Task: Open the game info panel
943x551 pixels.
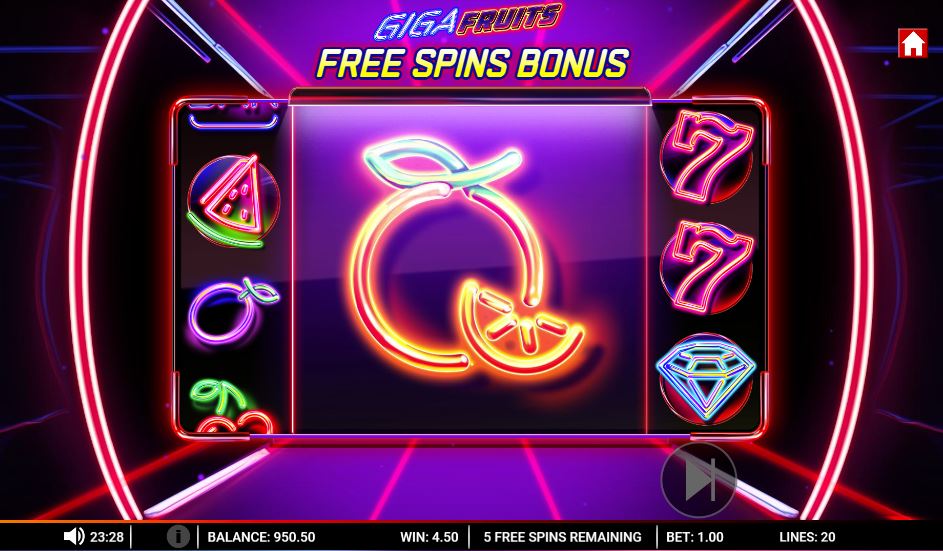Action: click(177, 537)
